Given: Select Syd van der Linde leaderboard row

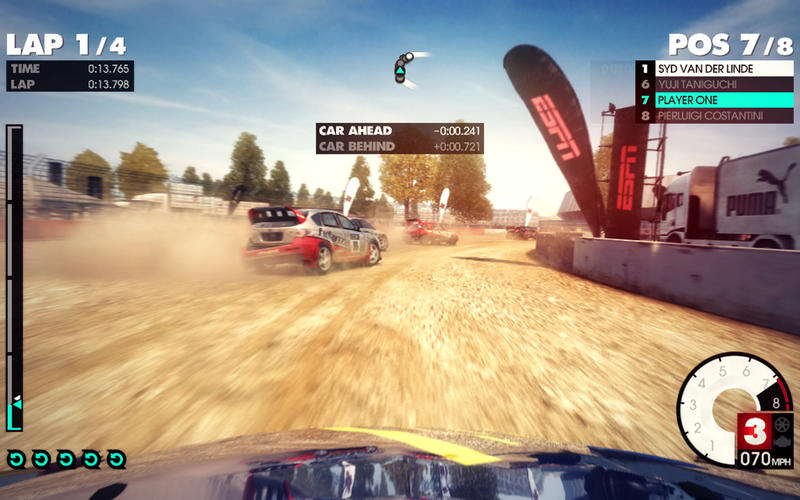Looking at the screenshot, I should point(716,68).
